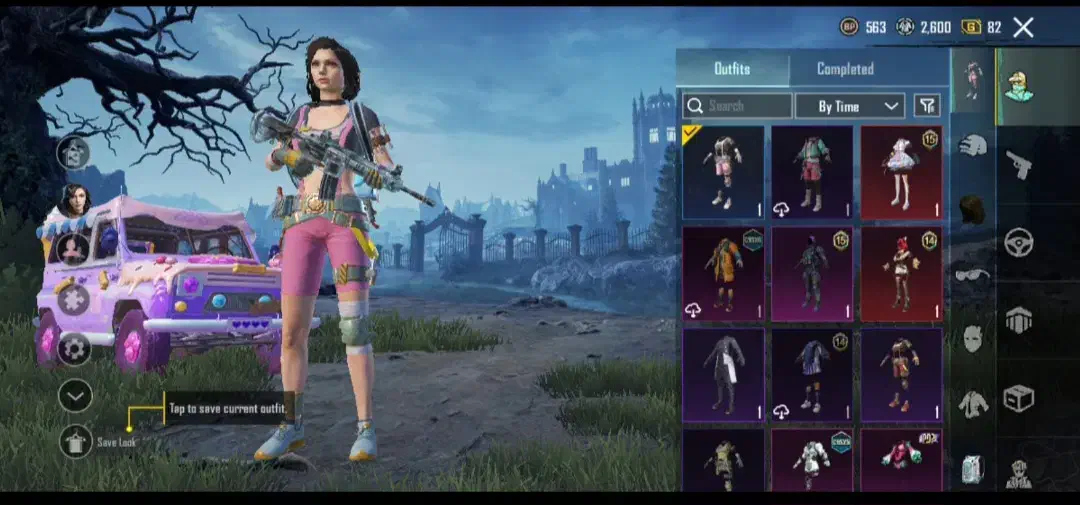Open the outfit filter funnel button
This screenshot has height=505, width=1080.
pos(927,106)
